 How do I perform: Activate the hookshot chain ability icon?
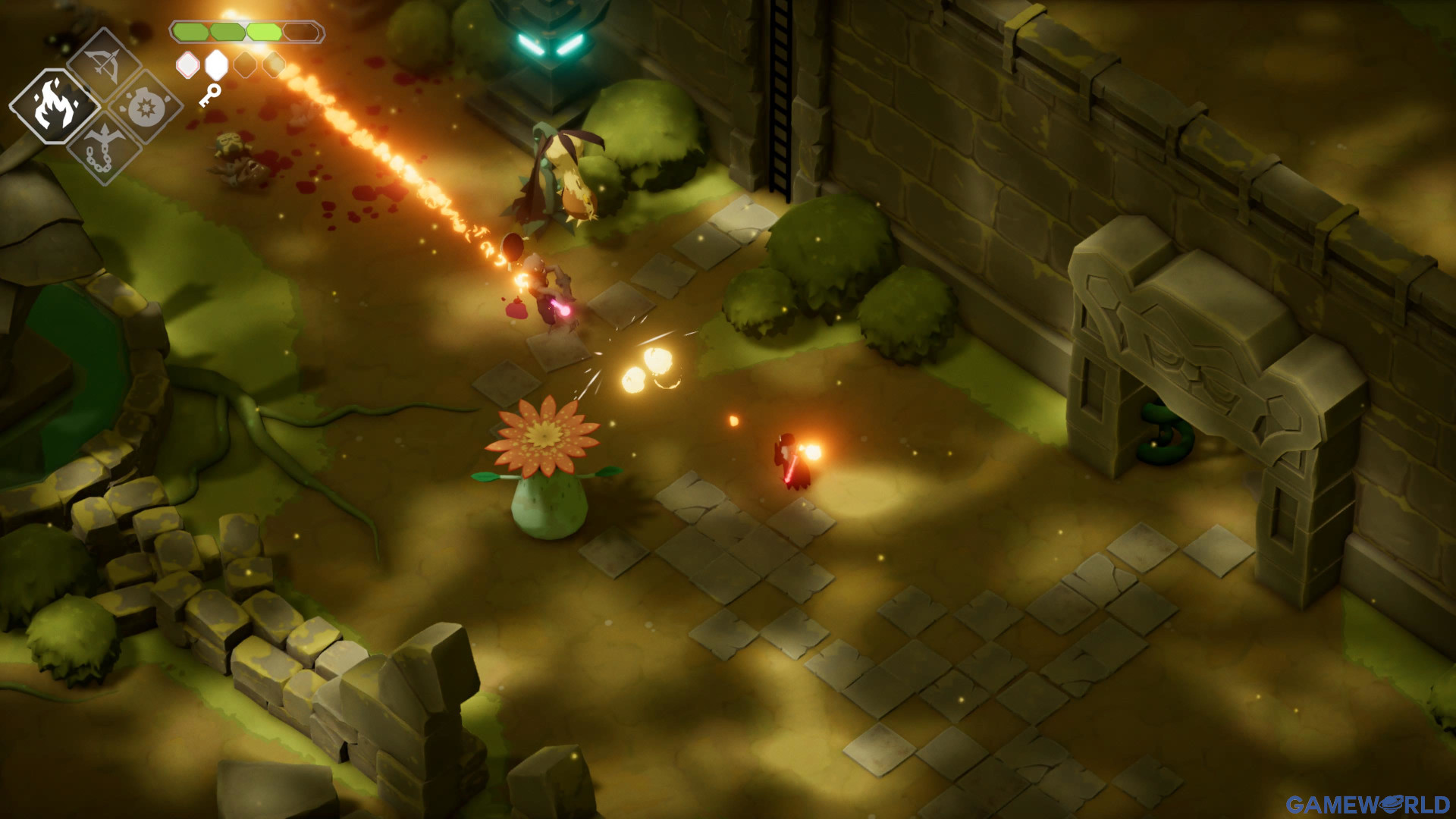click(102, 149)
